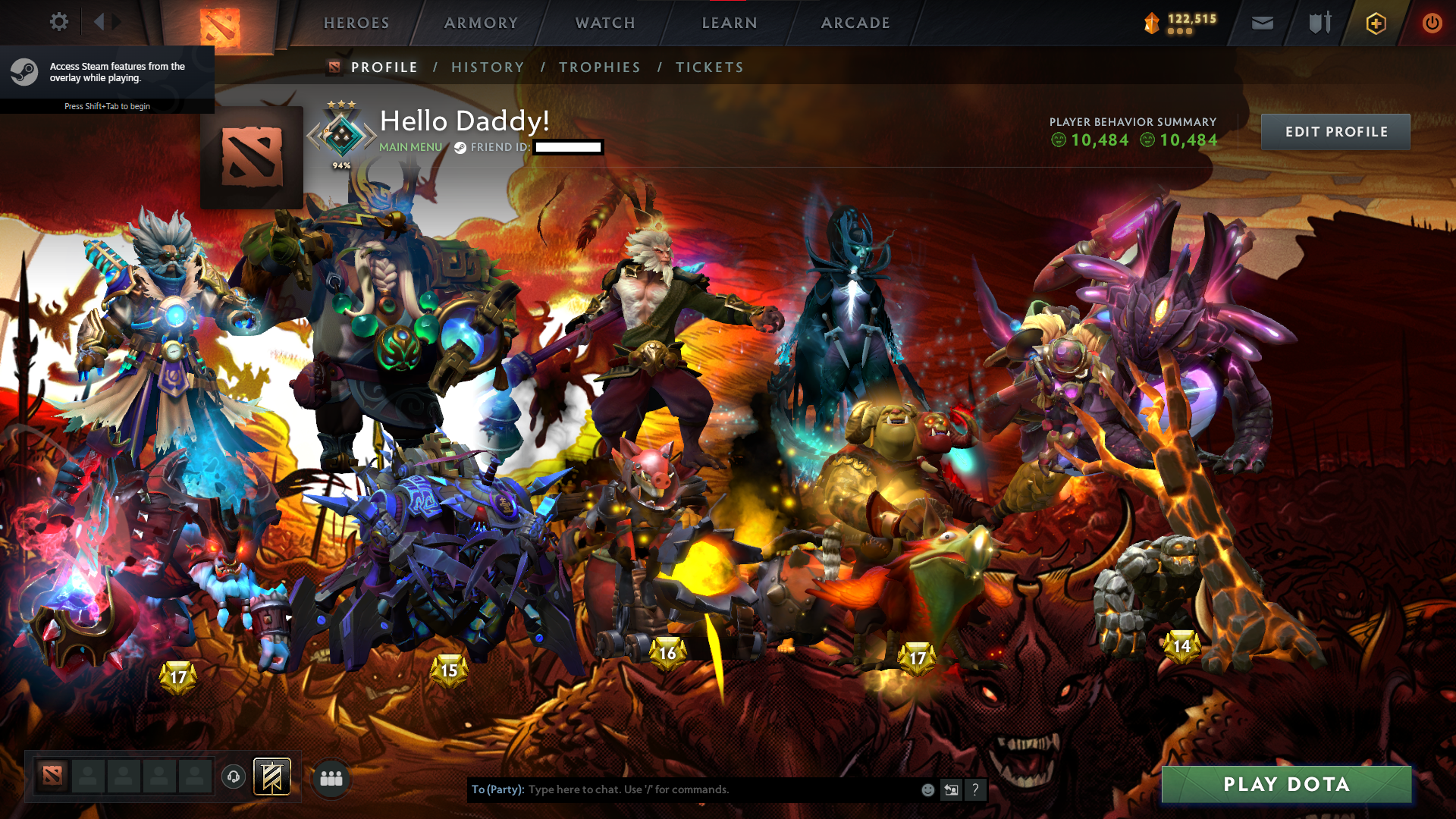Open voice chat settings via the headset icon
The width and height of the screenshot is (1456, 819).
click(x=233, y=777)
